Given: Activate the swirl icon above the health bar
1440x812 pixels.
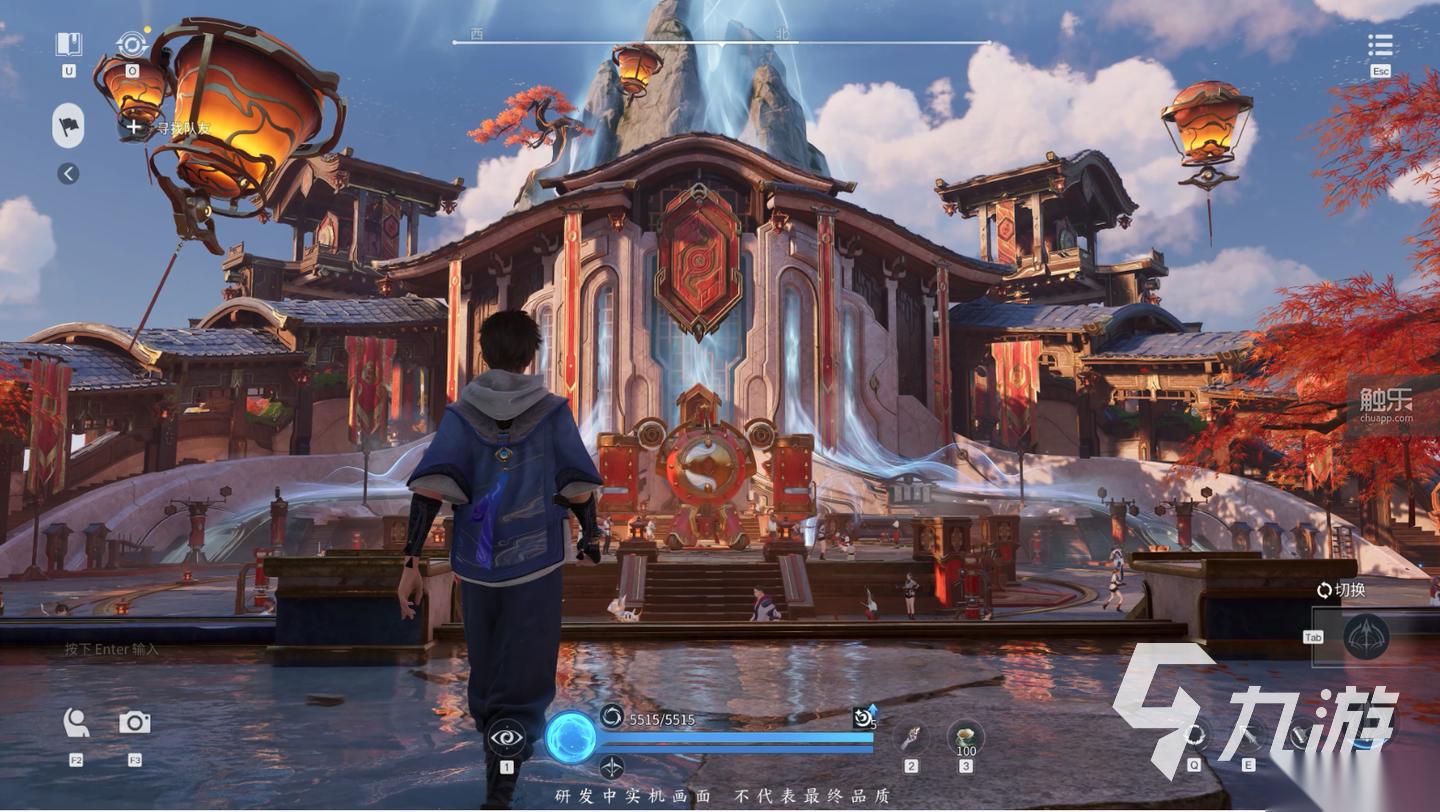Looking at the screenshot, I should pos(611,716).
